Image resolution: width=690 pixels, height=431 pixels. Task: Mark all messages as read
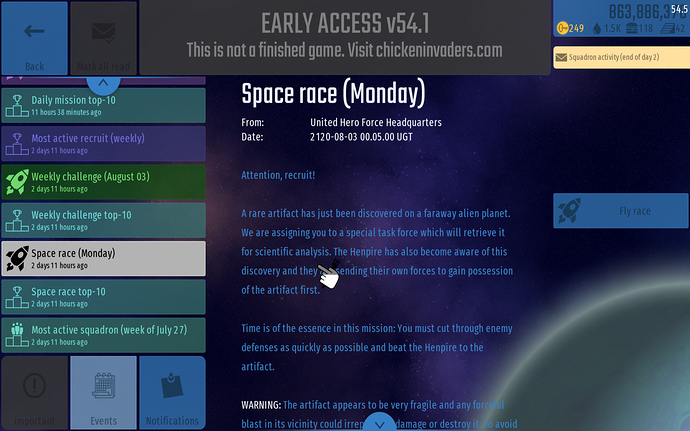104,42
